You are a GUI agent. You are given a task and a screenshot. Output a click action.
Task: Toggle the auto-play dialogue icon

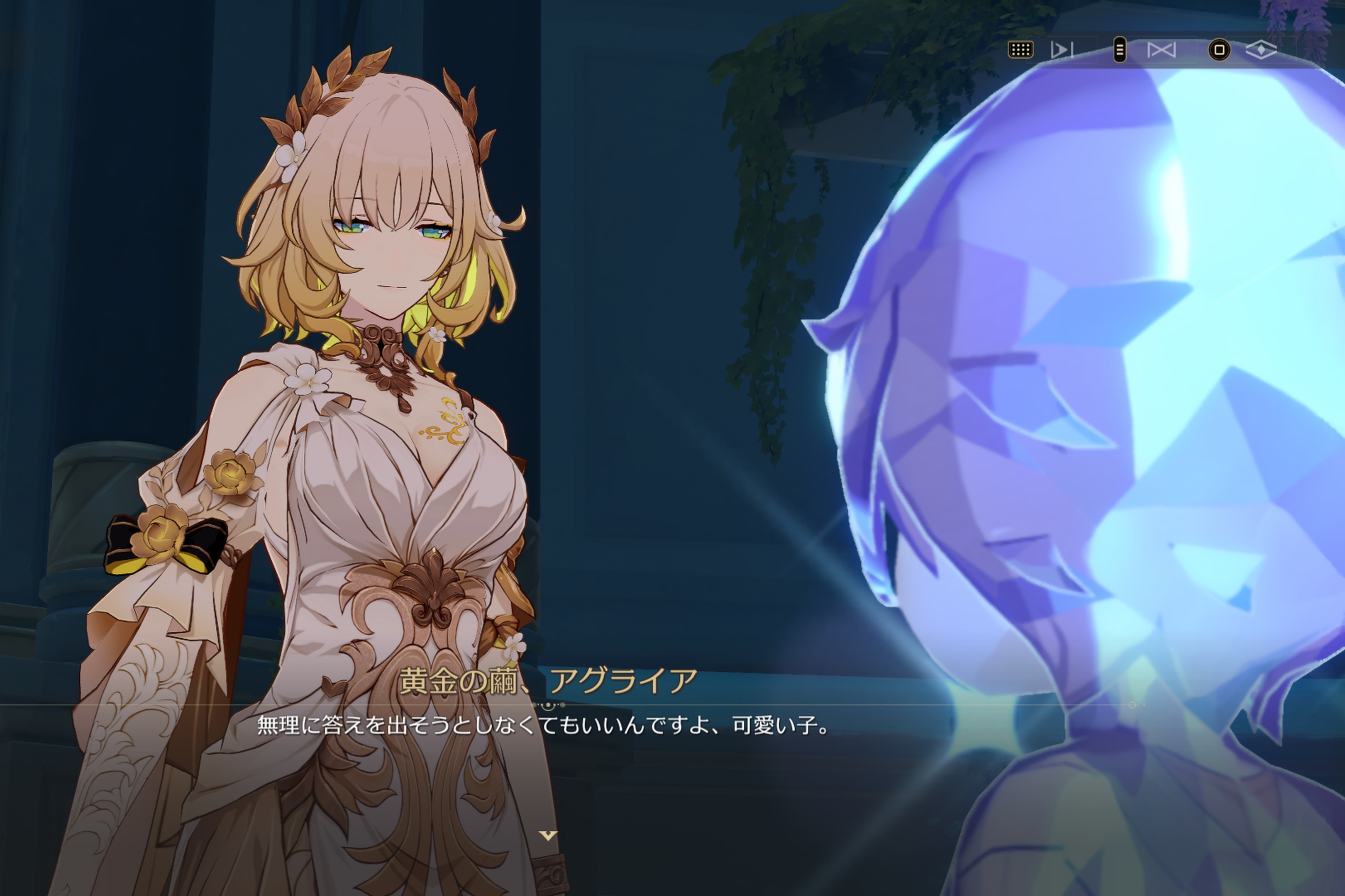pyautogui.click(x=1062, y=50)
